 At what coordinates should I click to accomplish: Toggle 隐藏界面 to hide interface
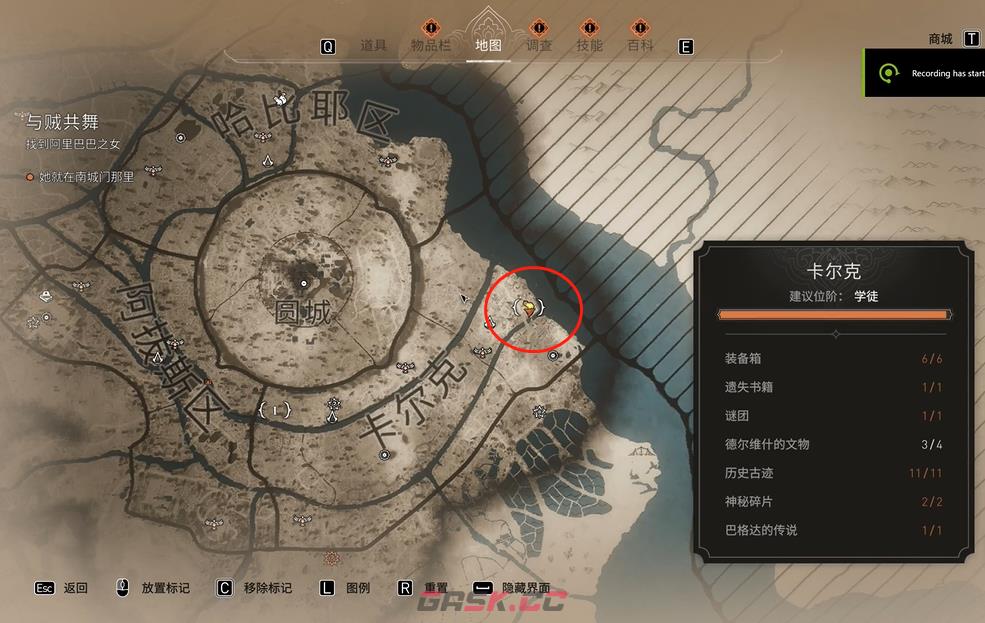coord(525,588)
